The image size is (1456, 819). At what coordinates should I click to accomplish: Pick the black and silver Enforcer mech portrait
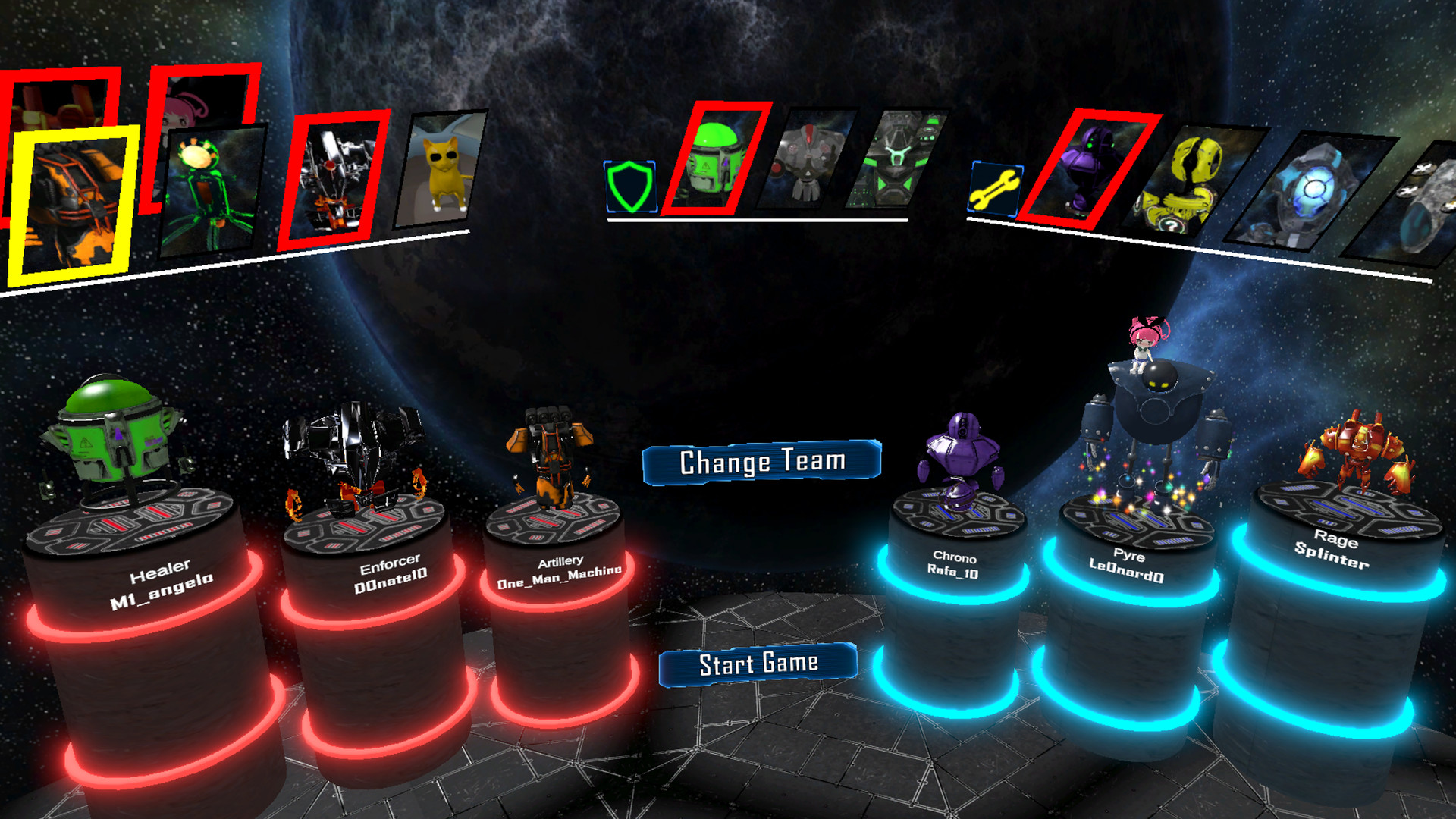pyautogui.click(x=334, y=180)
